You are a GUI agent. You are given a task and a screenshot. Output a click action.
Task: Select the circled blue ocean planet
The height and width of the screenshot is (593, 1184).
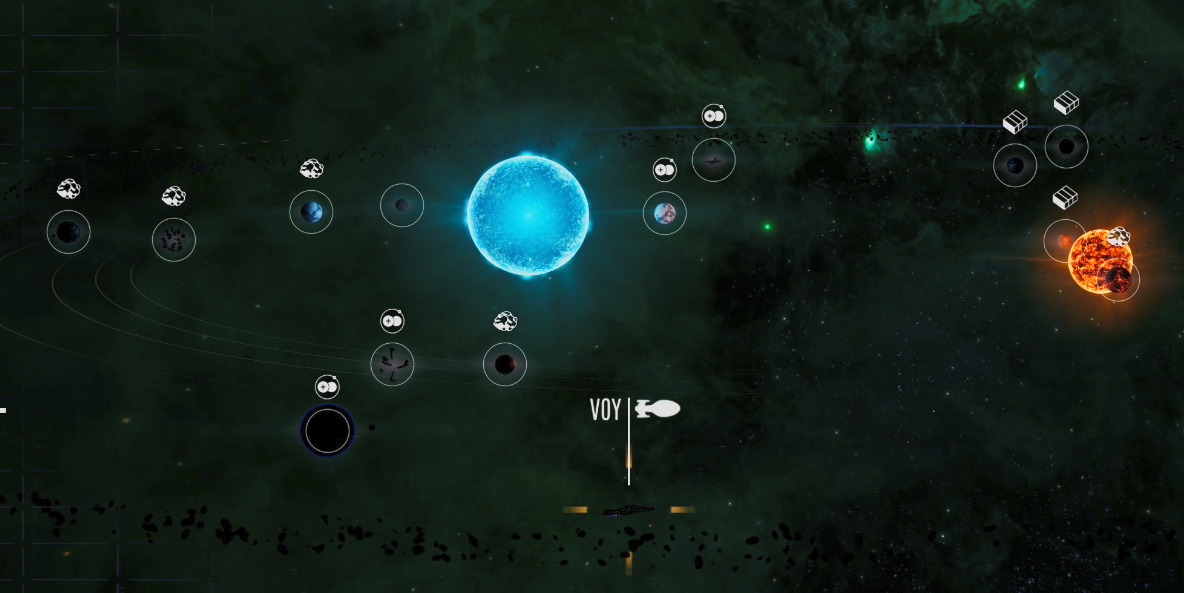click(x=311, y=212)
